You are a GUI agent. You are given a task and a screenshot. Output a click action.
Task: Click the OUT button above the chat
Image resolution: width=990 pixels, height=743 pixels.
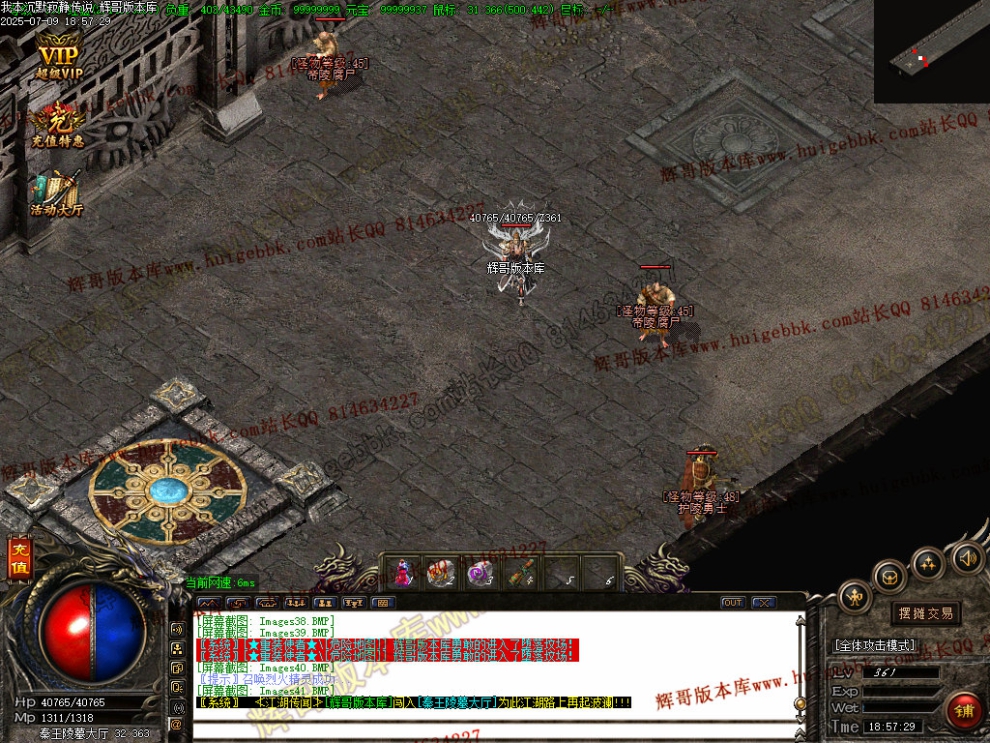point(733,603)
